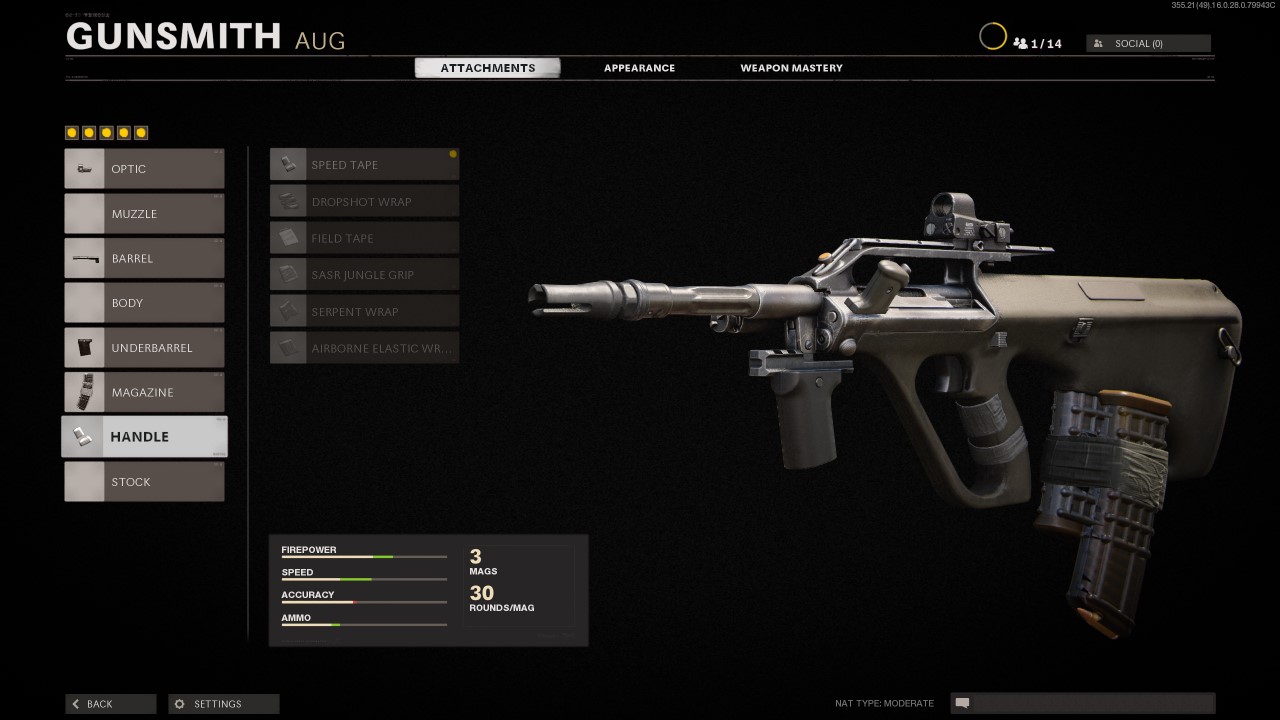Viewport: 1280px width, 720px height.
Task: Choose the Dropshot Wrap attachment
Action: 363,201
